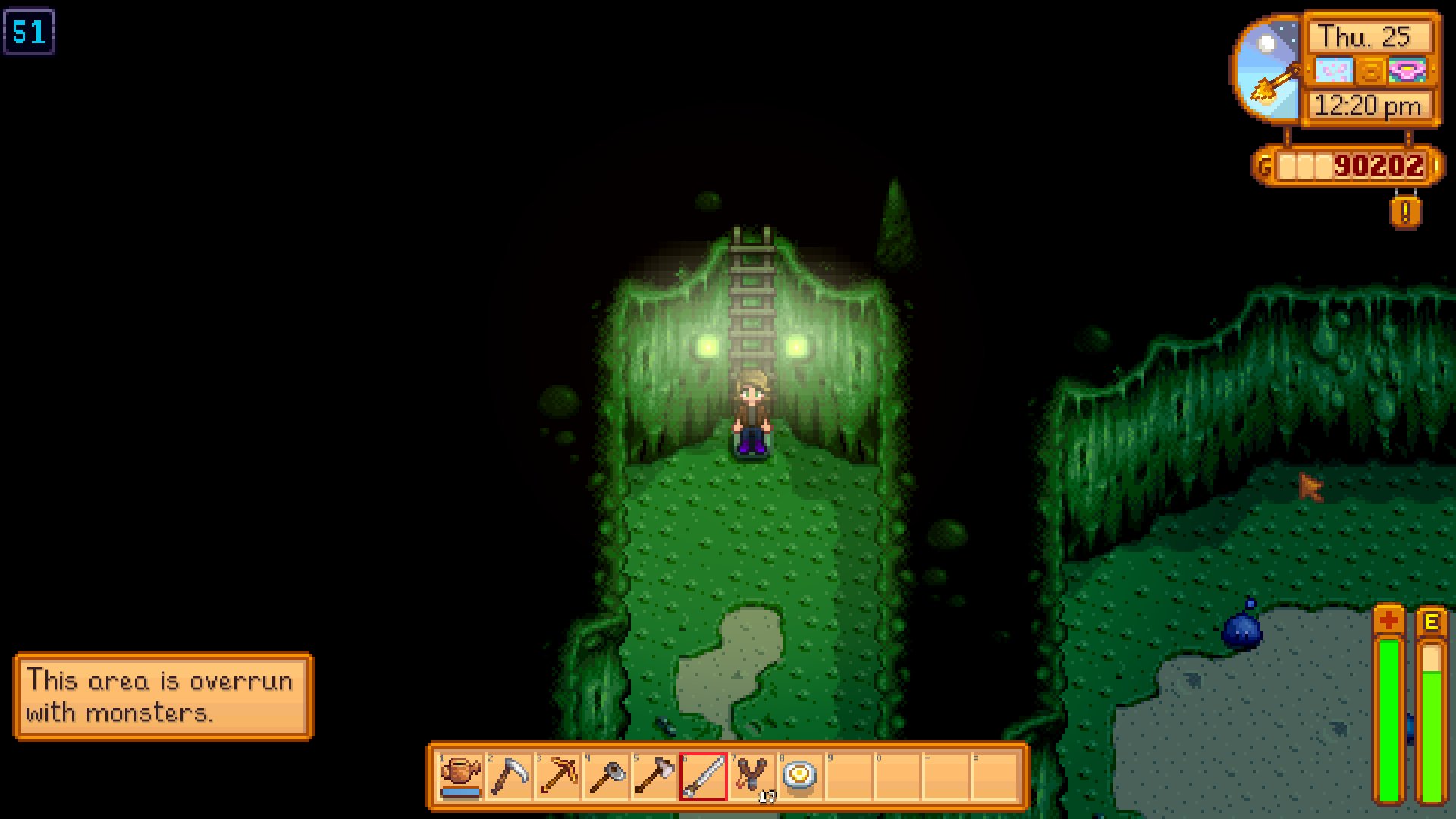Pick the axe from the hotbar

[655, 776]
